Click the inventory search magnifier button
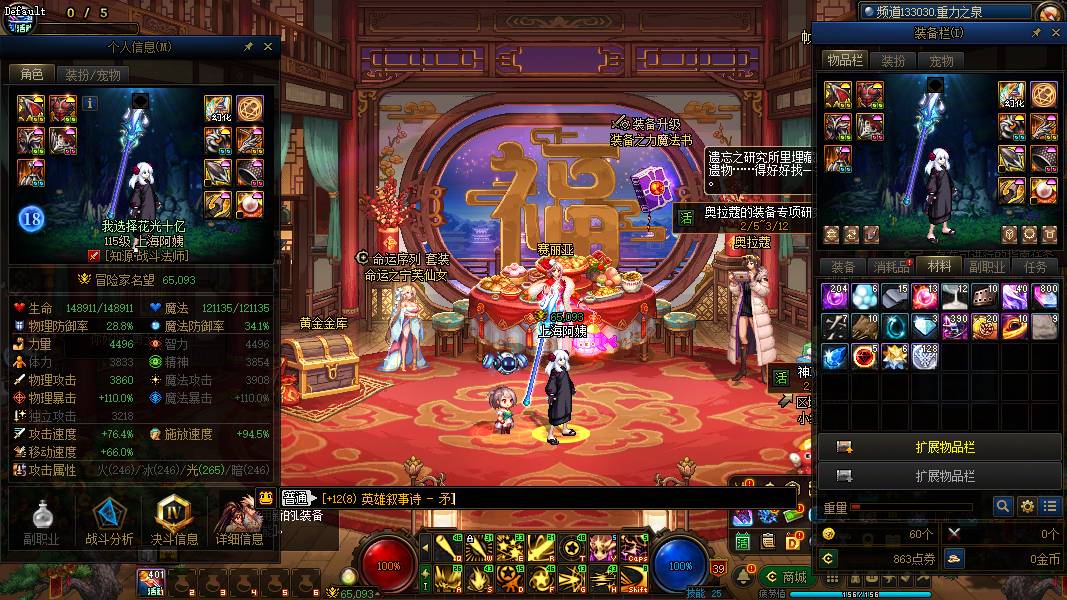The image size is (1067, 600). click(1002, 507)
